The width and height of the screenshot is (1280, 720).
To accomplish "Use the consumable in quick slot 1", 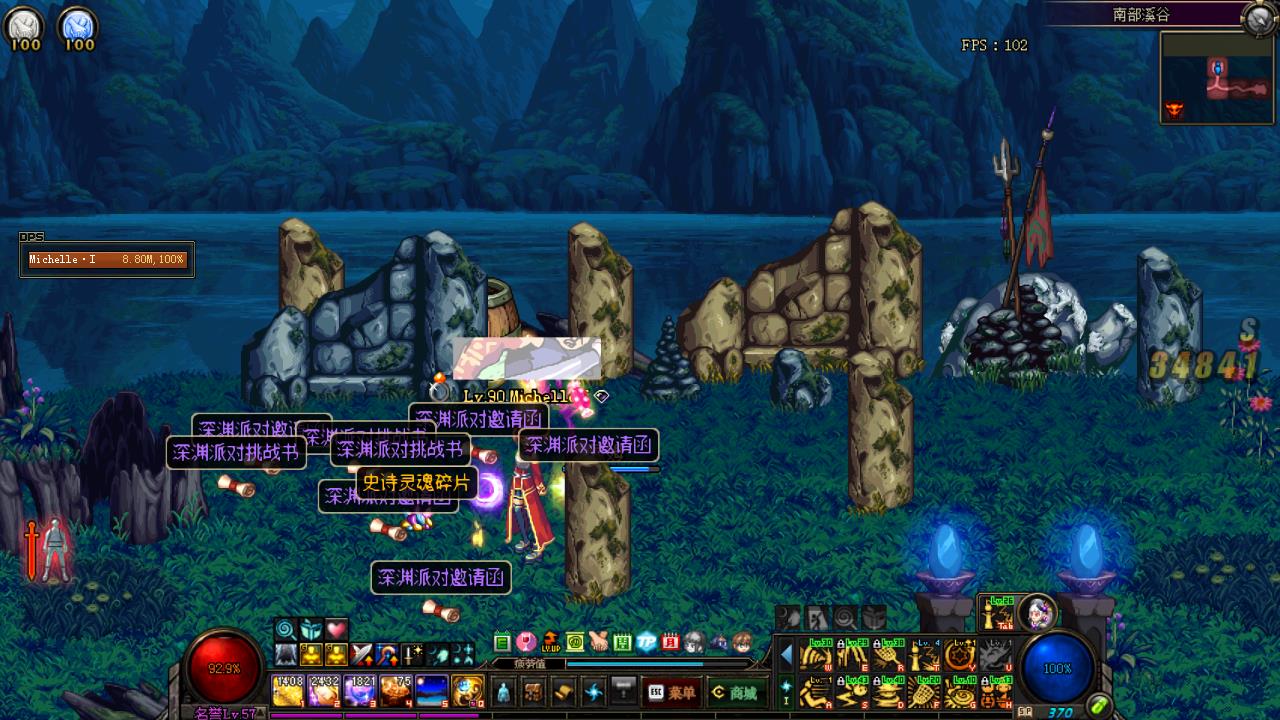I will coord(288,690).
